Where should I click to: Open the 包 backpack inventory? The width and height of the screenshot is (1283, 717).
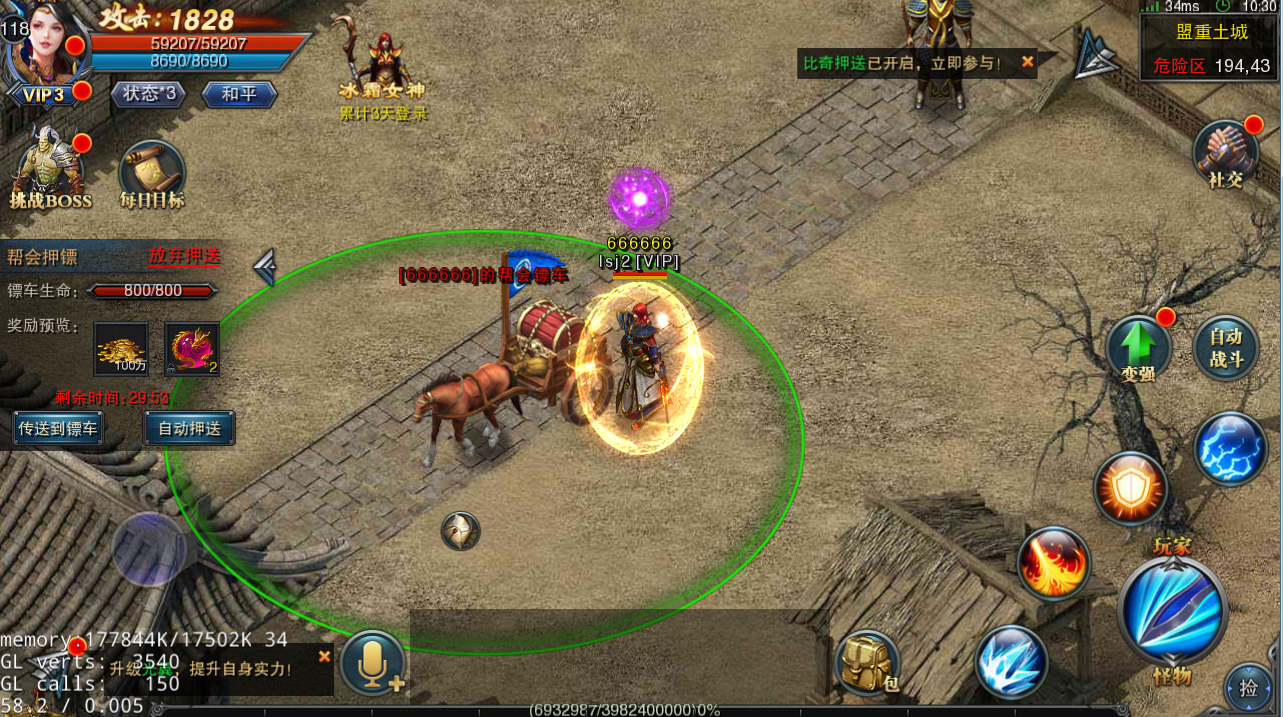pos(867,663)
